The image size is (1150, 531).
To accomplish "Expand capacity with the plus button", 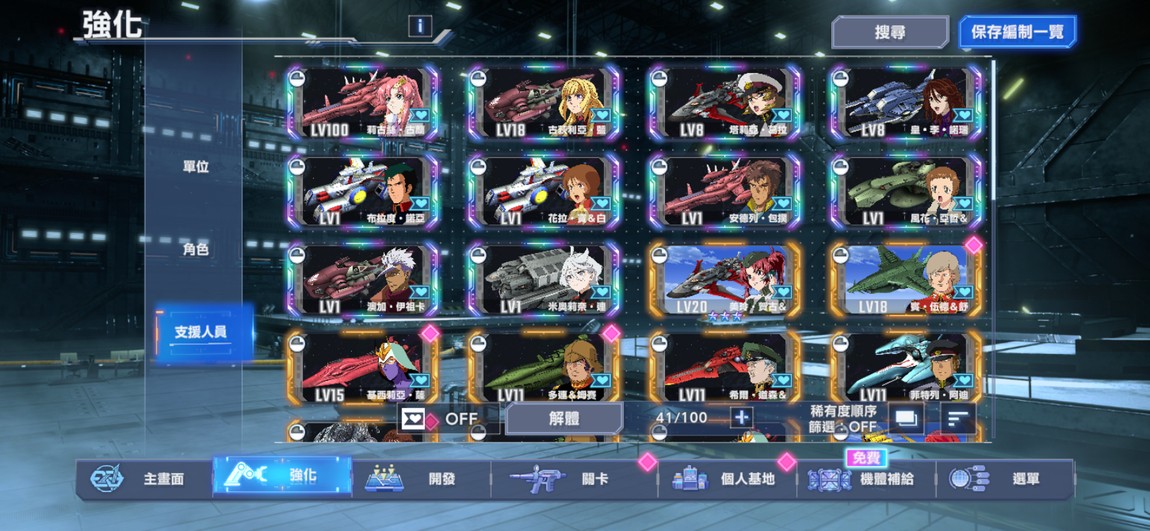I will tap(741, 418).
